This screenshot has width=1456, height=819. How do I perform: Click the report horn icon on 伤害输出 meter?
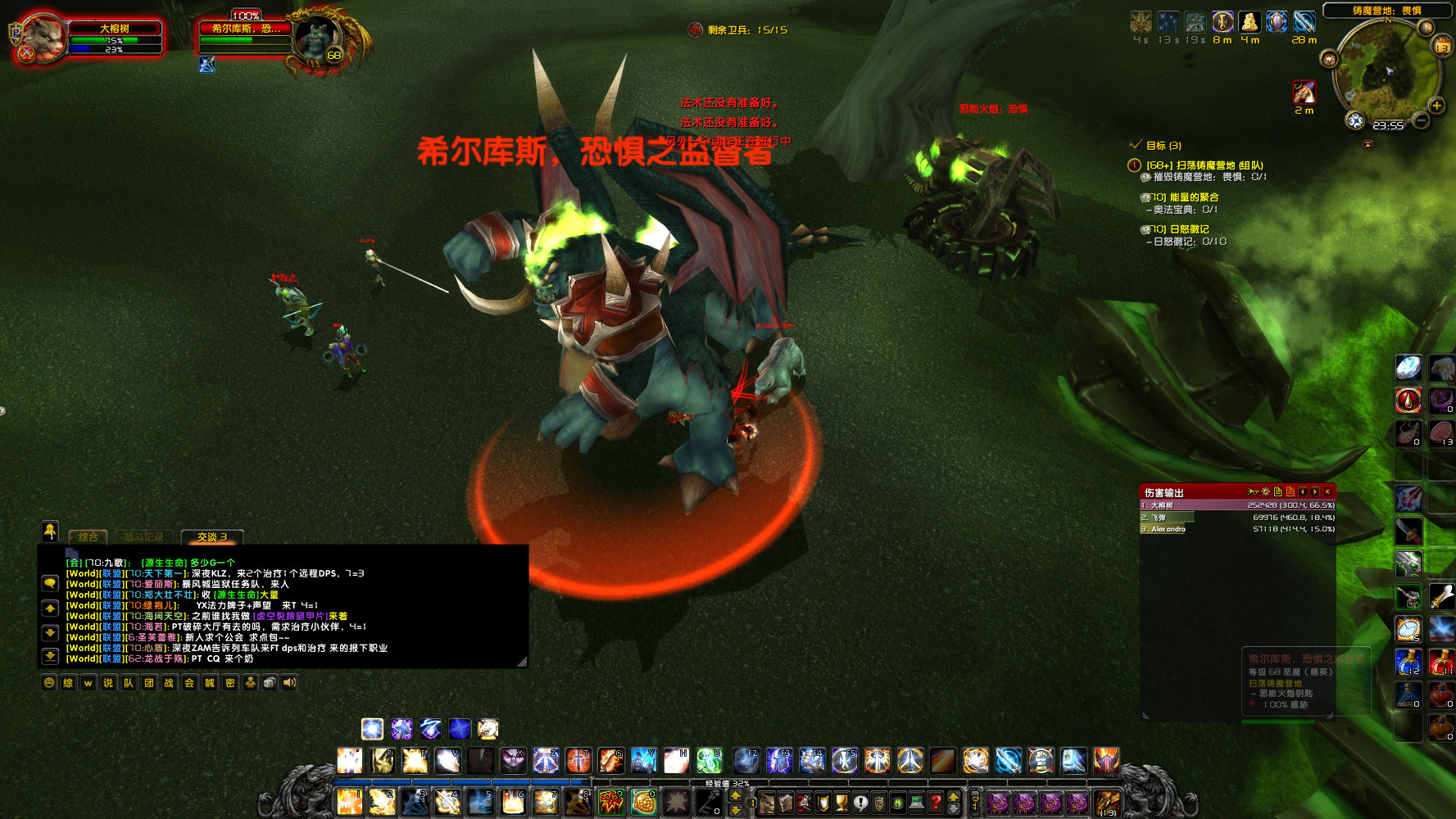[x=1253, y=490]
